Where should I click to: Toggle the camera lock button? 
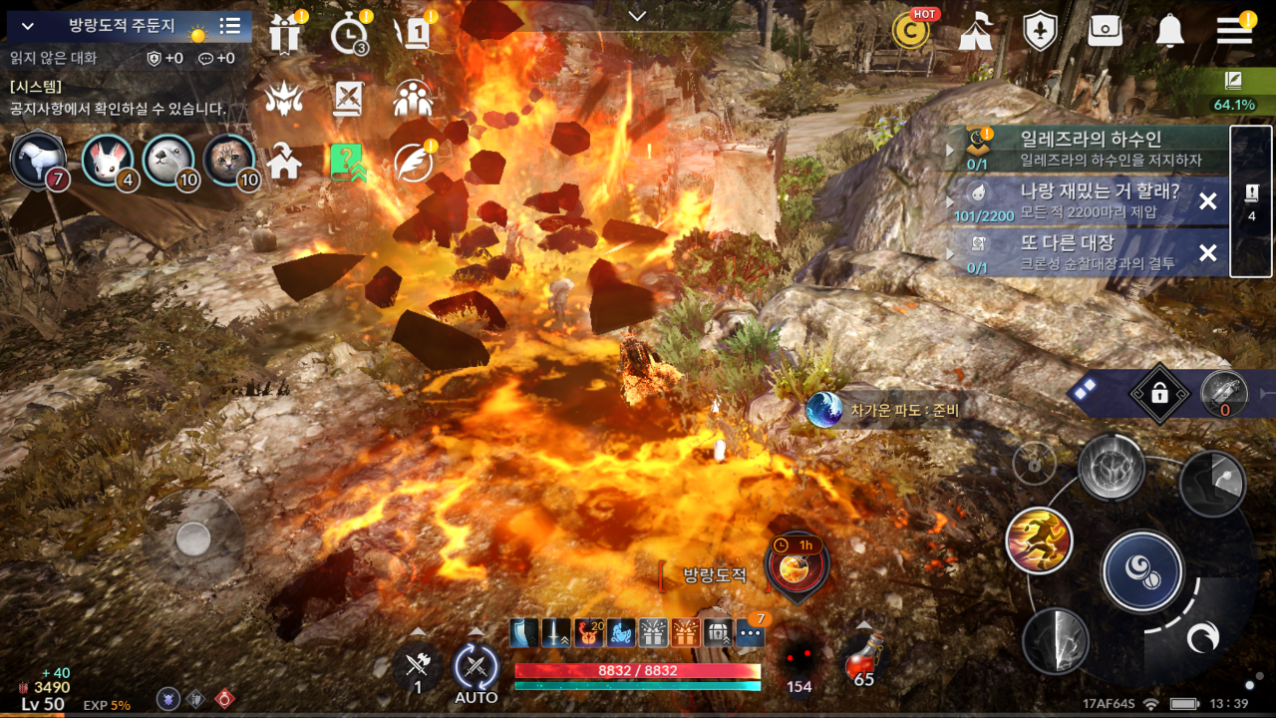[x=1159, y=393]
